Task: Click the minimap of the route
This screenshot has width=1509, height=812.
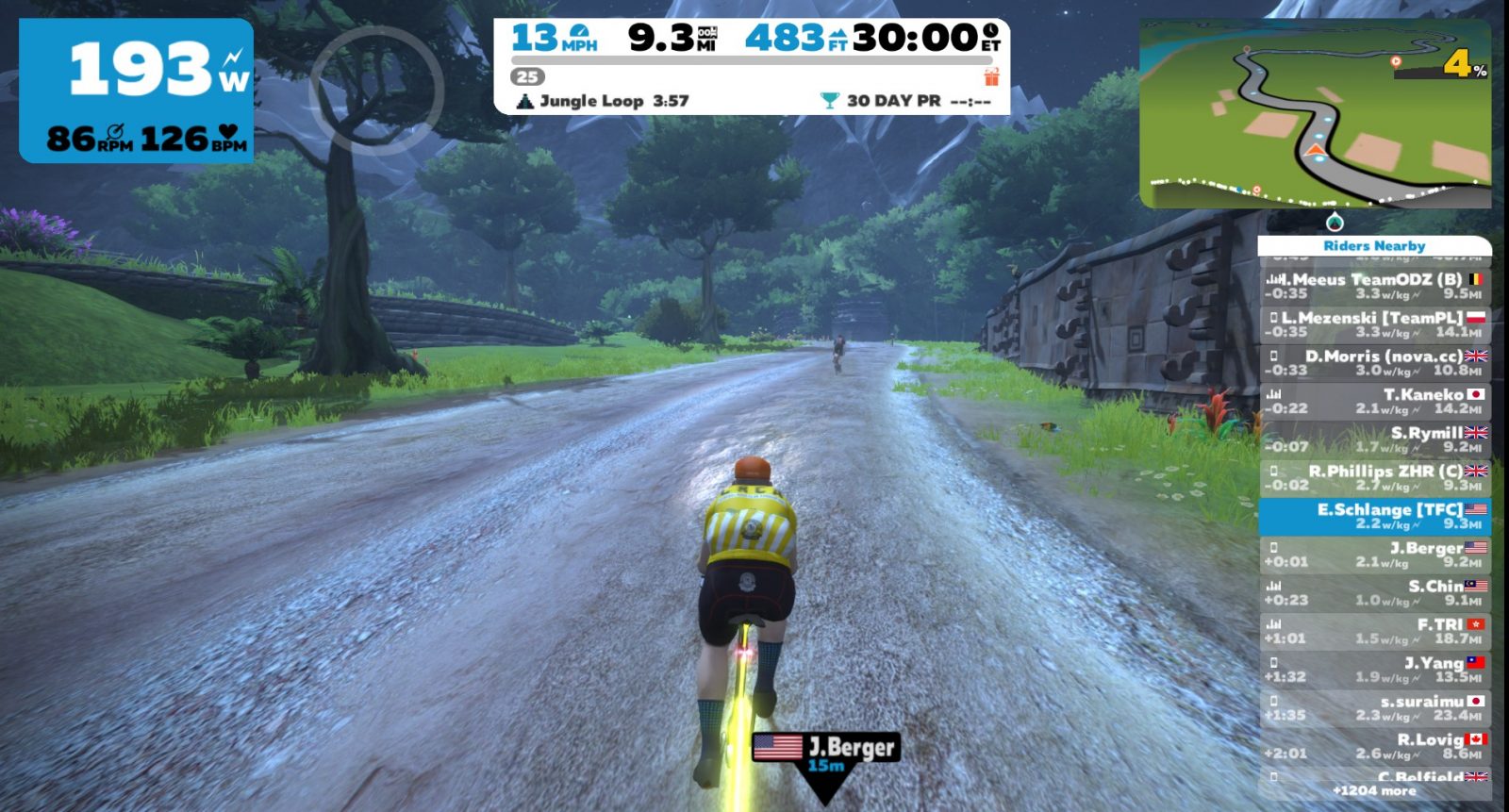Action: coord(1315,113)
